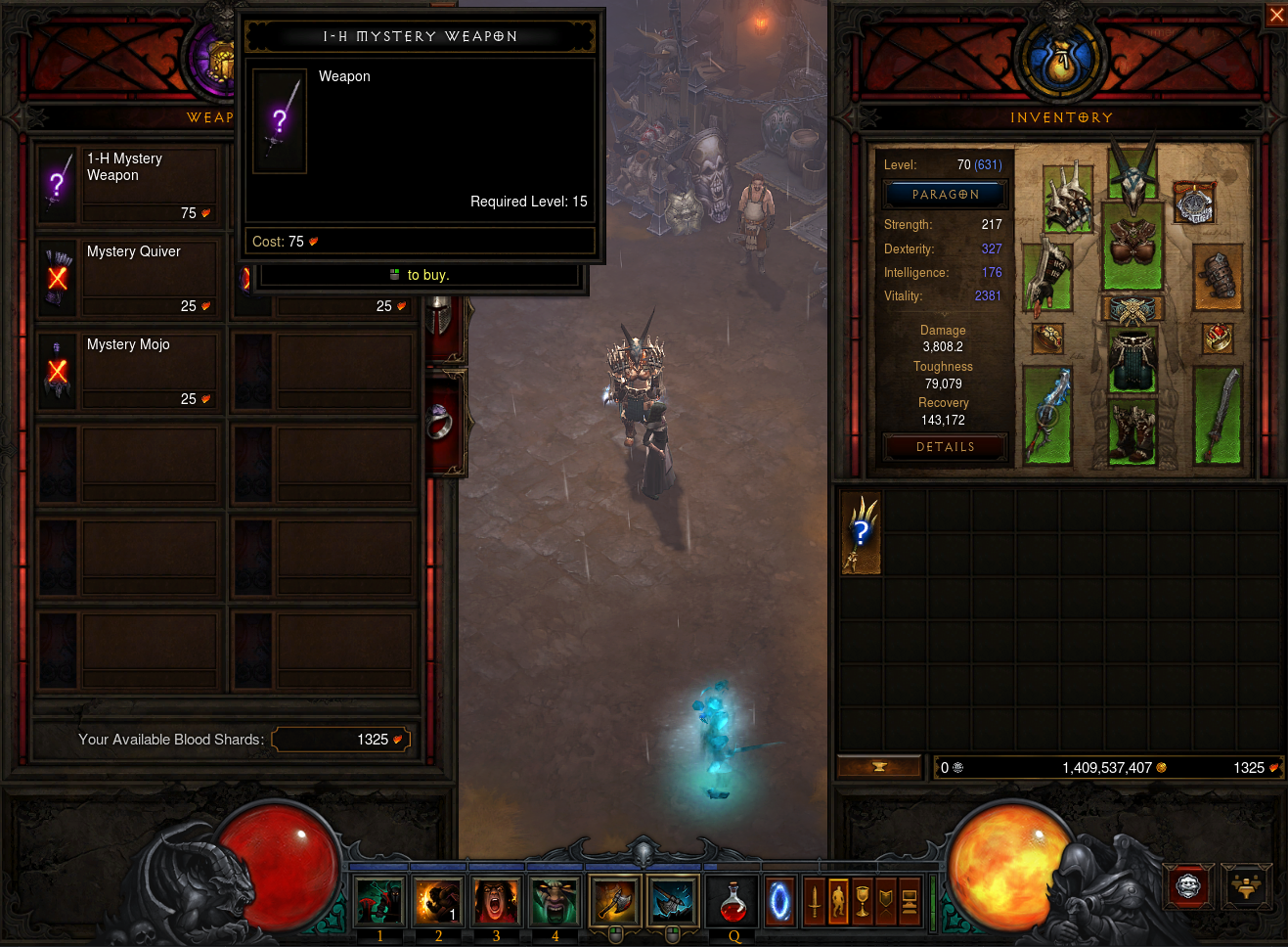Image resolution: width=1288 pixels, height=947 pixels.
Task: Click the off-hand sword weapon slot
Action: pyautogui.click(x=1218, y=416)
